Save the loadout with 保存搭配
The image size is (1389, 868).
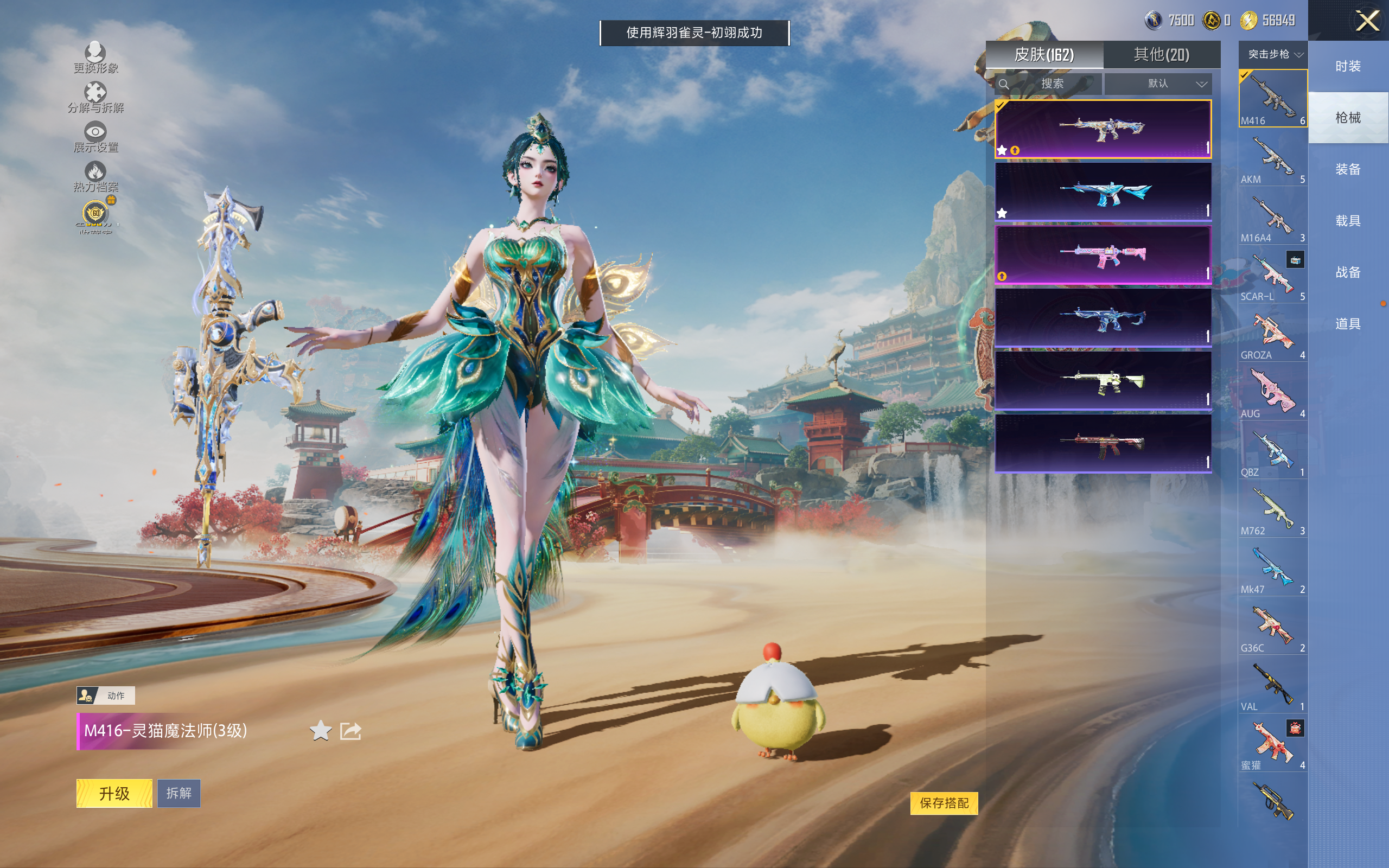point(944,803)
